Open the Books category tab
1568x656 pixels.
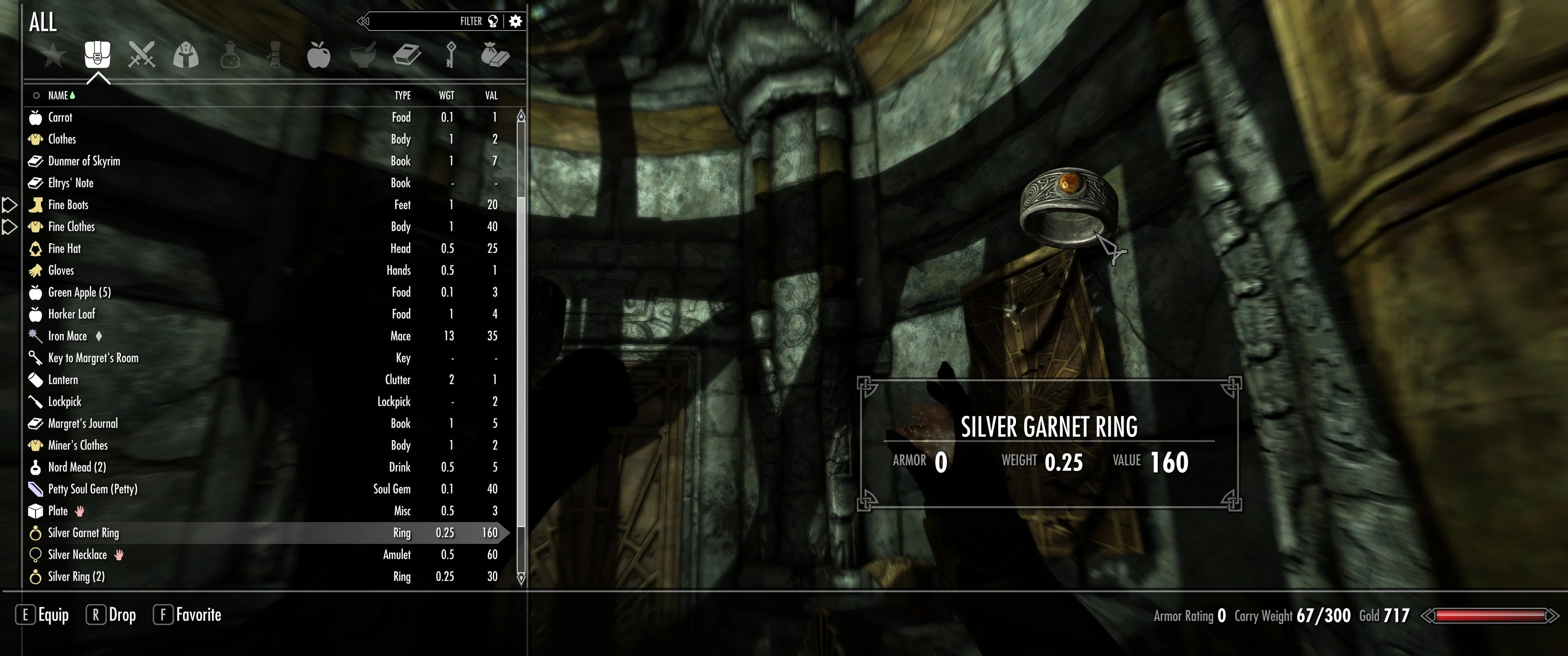pos(407,55)
